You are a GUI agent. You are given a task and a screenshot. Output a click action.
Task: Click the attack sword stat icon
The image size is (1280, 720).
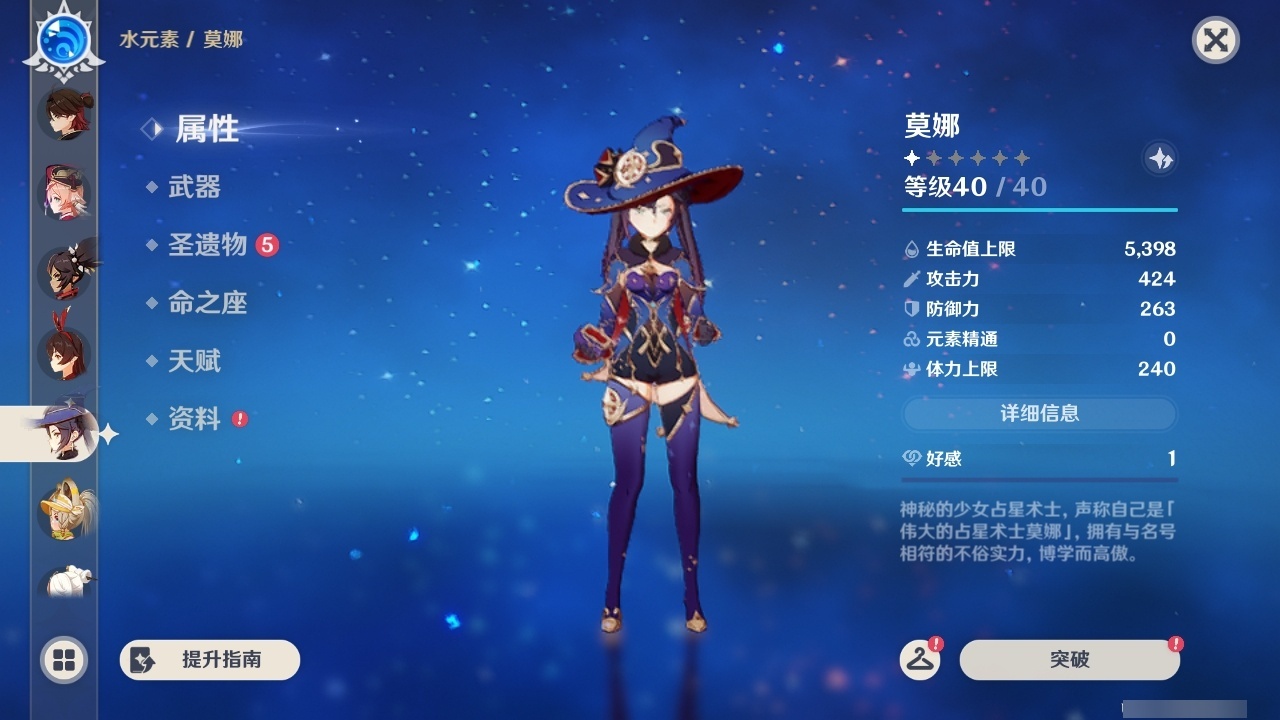pyautogui.click(x=910, y=279)
